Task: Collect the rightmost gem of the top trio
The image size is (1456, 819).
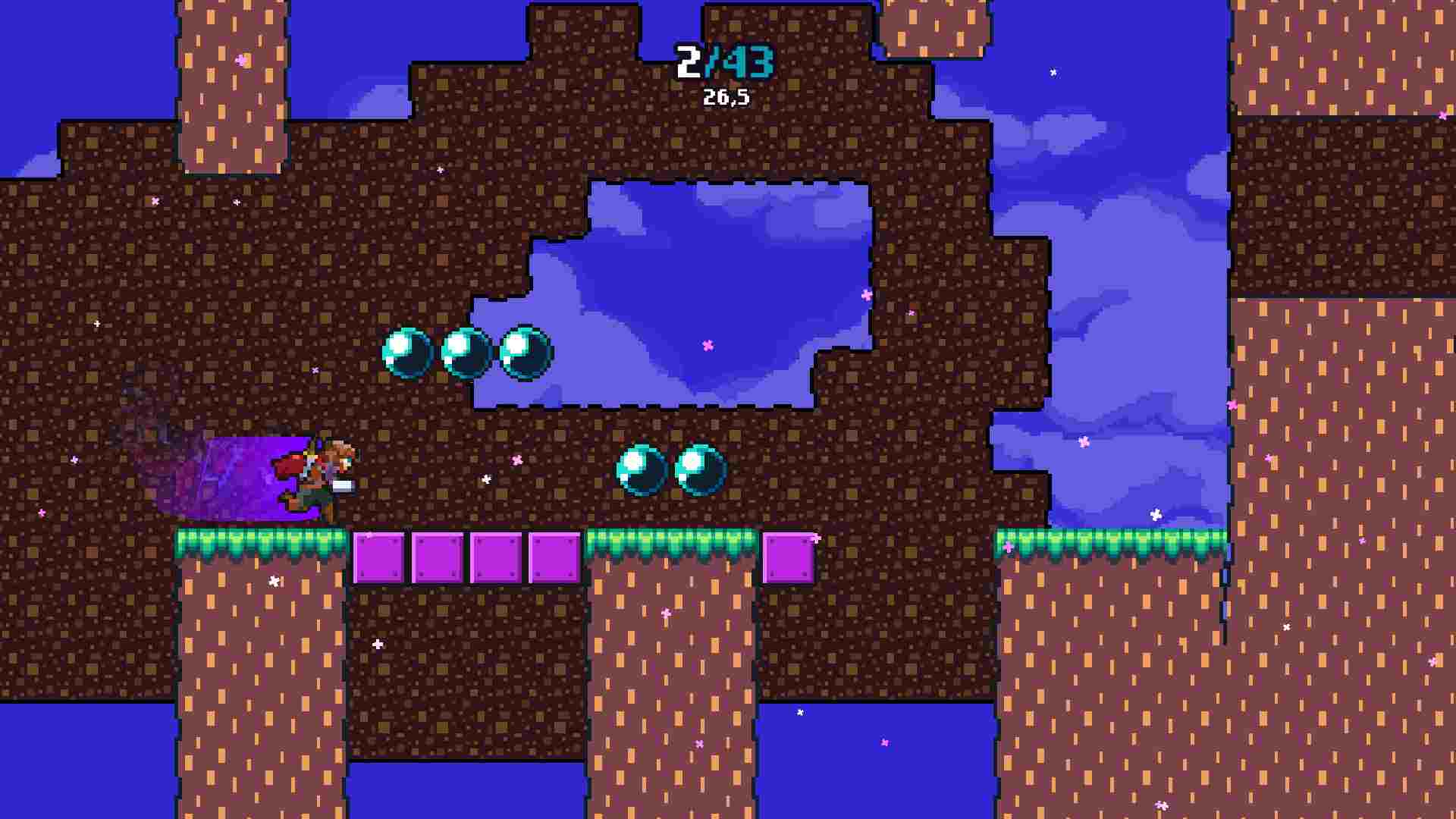Action: click(x=522, y=353)
